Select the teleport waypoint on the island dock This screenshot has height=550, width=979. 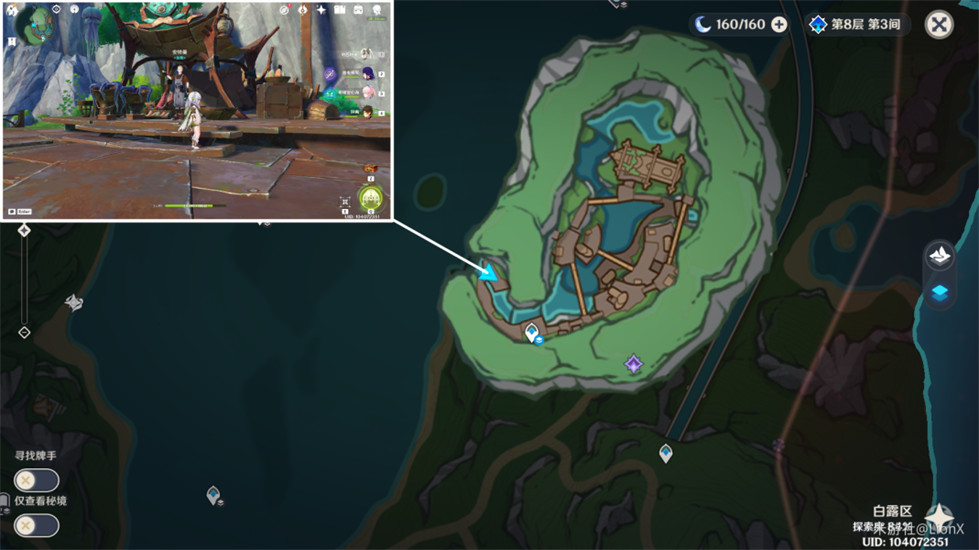(x=531, y=331)
